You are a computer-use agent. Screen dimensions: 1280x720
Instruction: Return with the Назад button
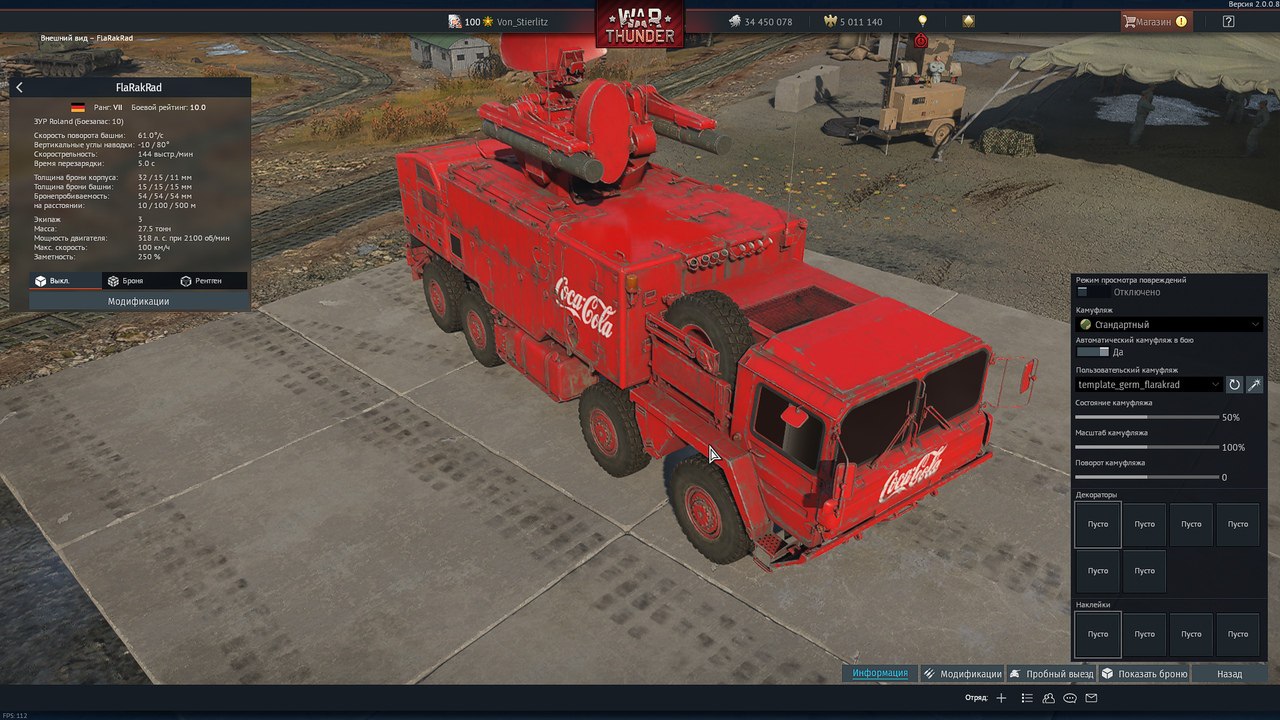tap(1229, 674)
